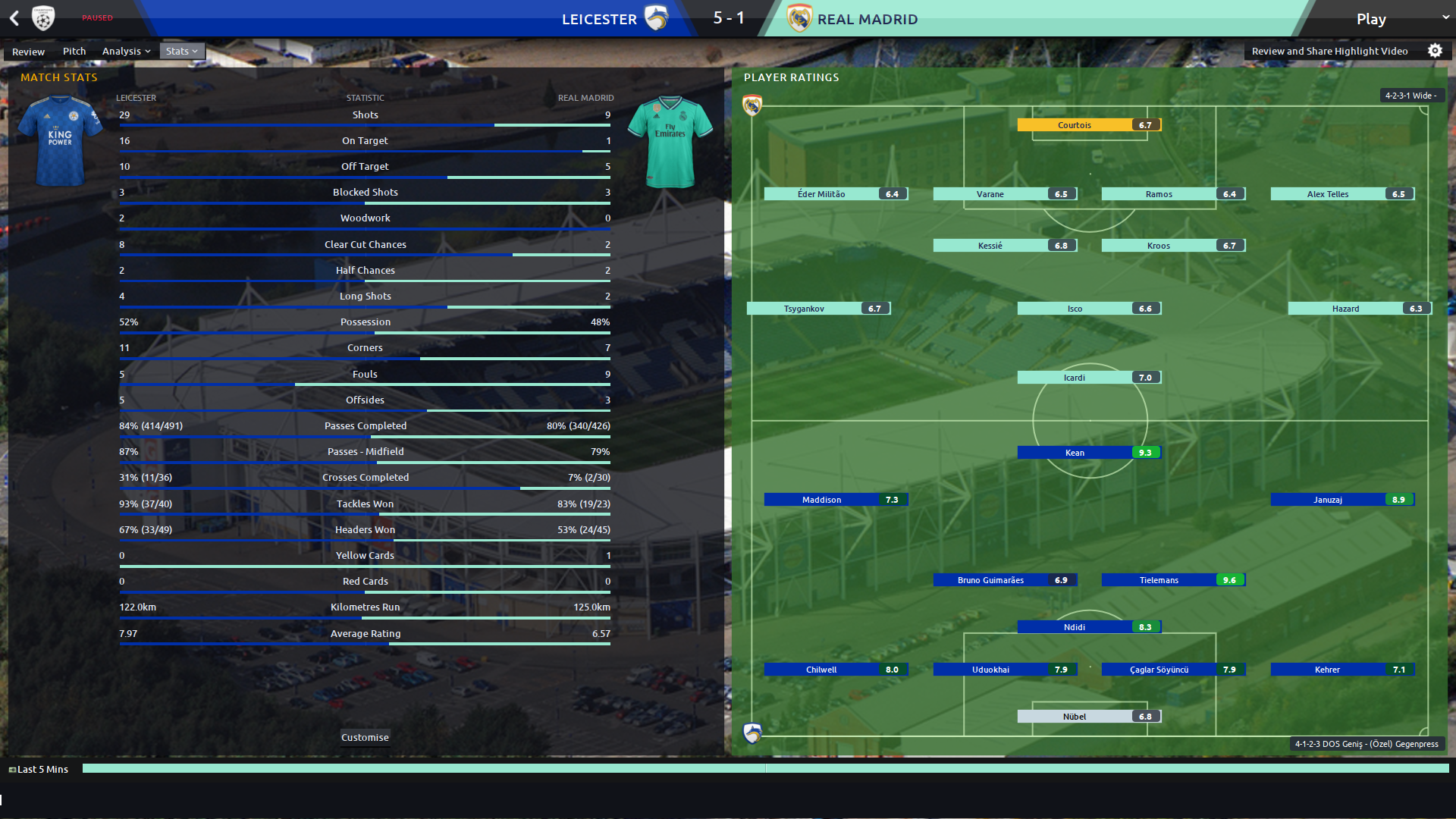Switch to the Pitch view
1456x819 pixels.
[x=74, y=52]
